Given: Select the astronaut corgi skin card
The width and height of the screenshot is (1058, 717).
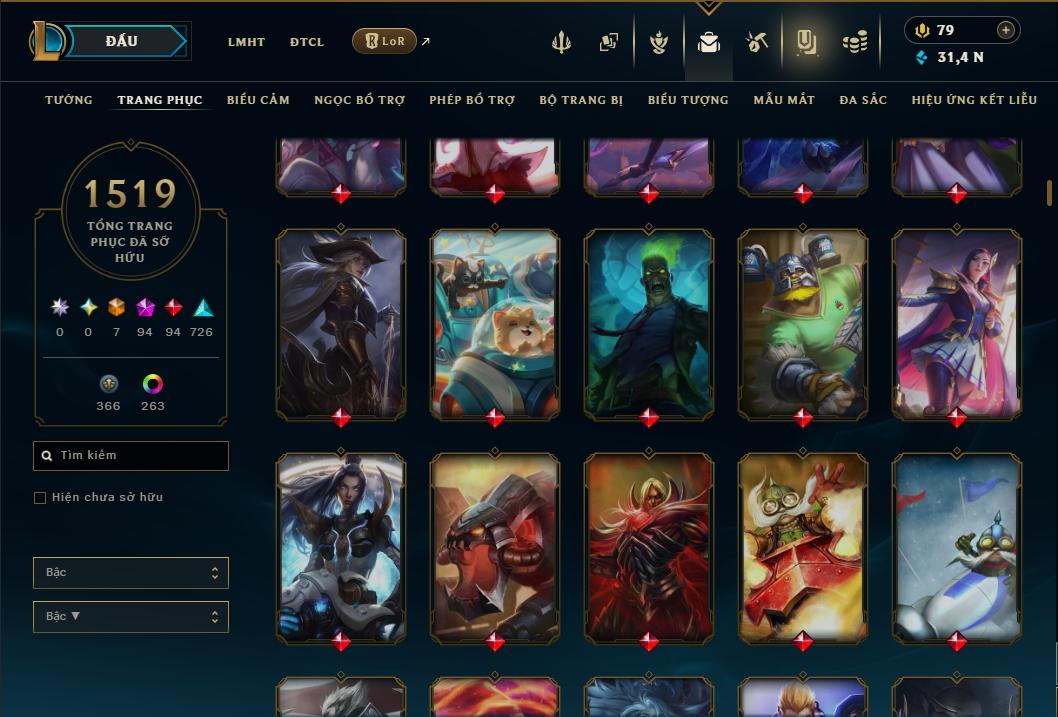Looking at the screenshot, I should (x=495, y=324).
